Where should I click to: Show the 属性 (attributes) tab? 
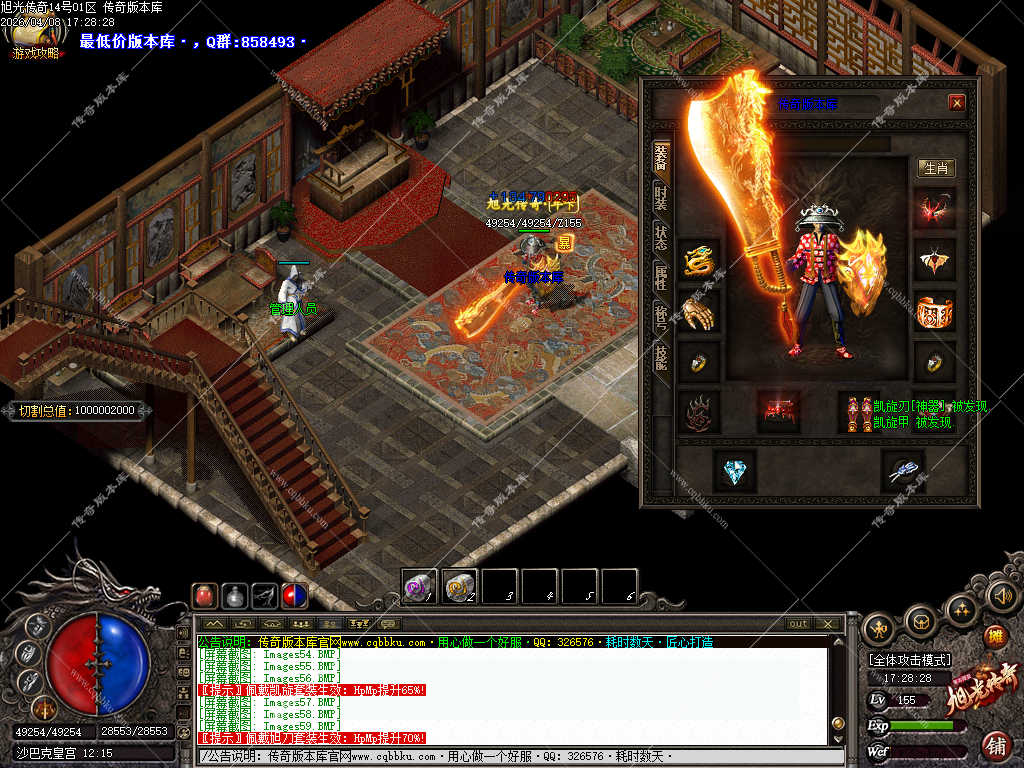click(x=661, y=277)
